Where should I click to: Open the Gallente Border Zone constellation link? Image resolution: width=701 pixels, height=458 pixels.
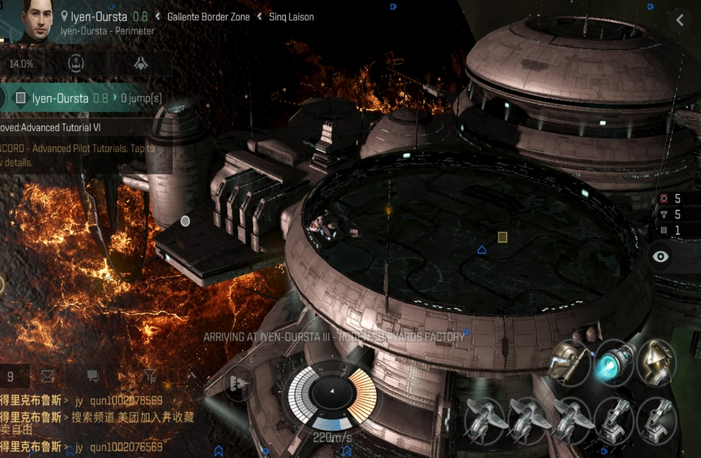(x=209, y=17)
